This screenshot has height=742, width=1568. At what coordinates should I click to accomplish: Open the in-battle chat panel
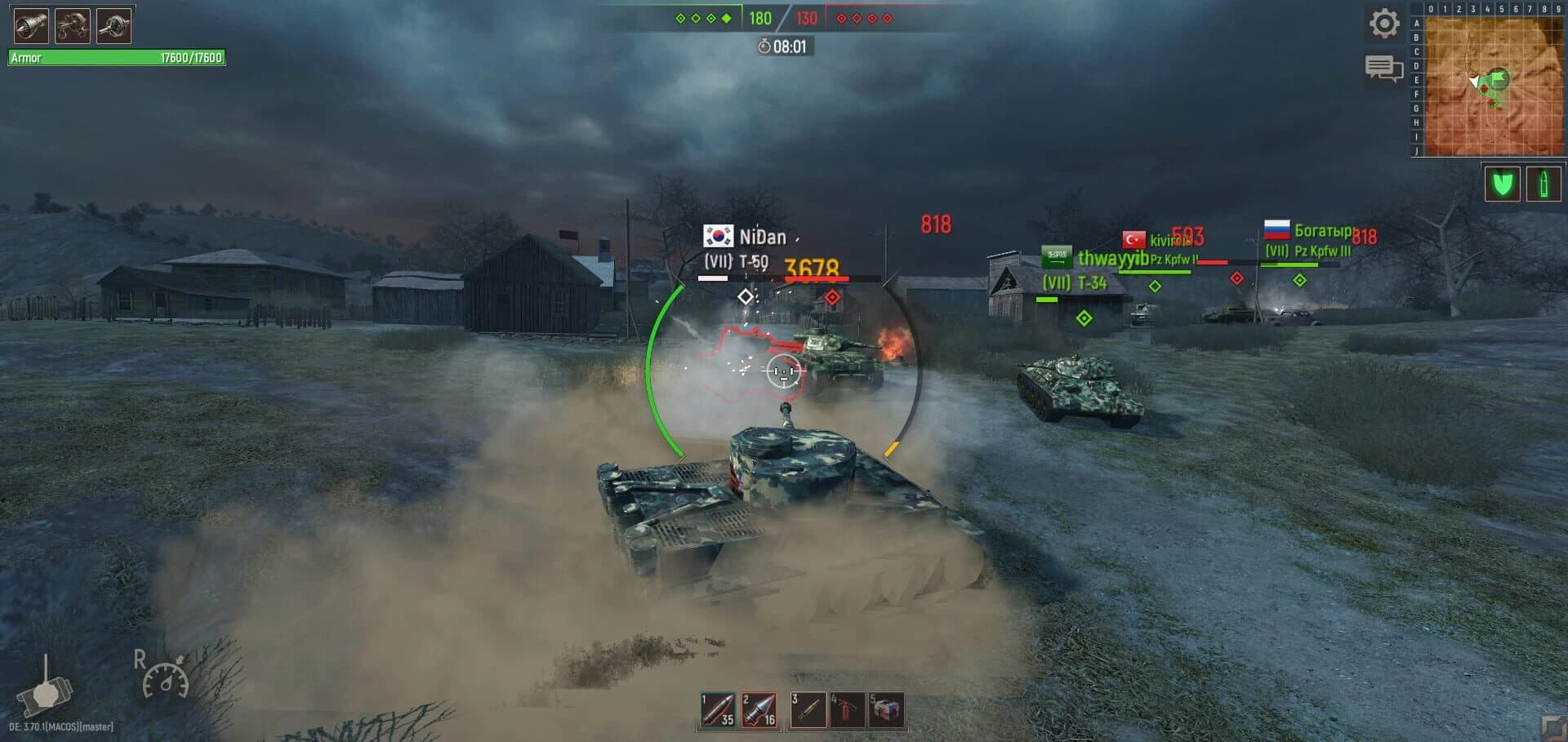point(1383,67)
